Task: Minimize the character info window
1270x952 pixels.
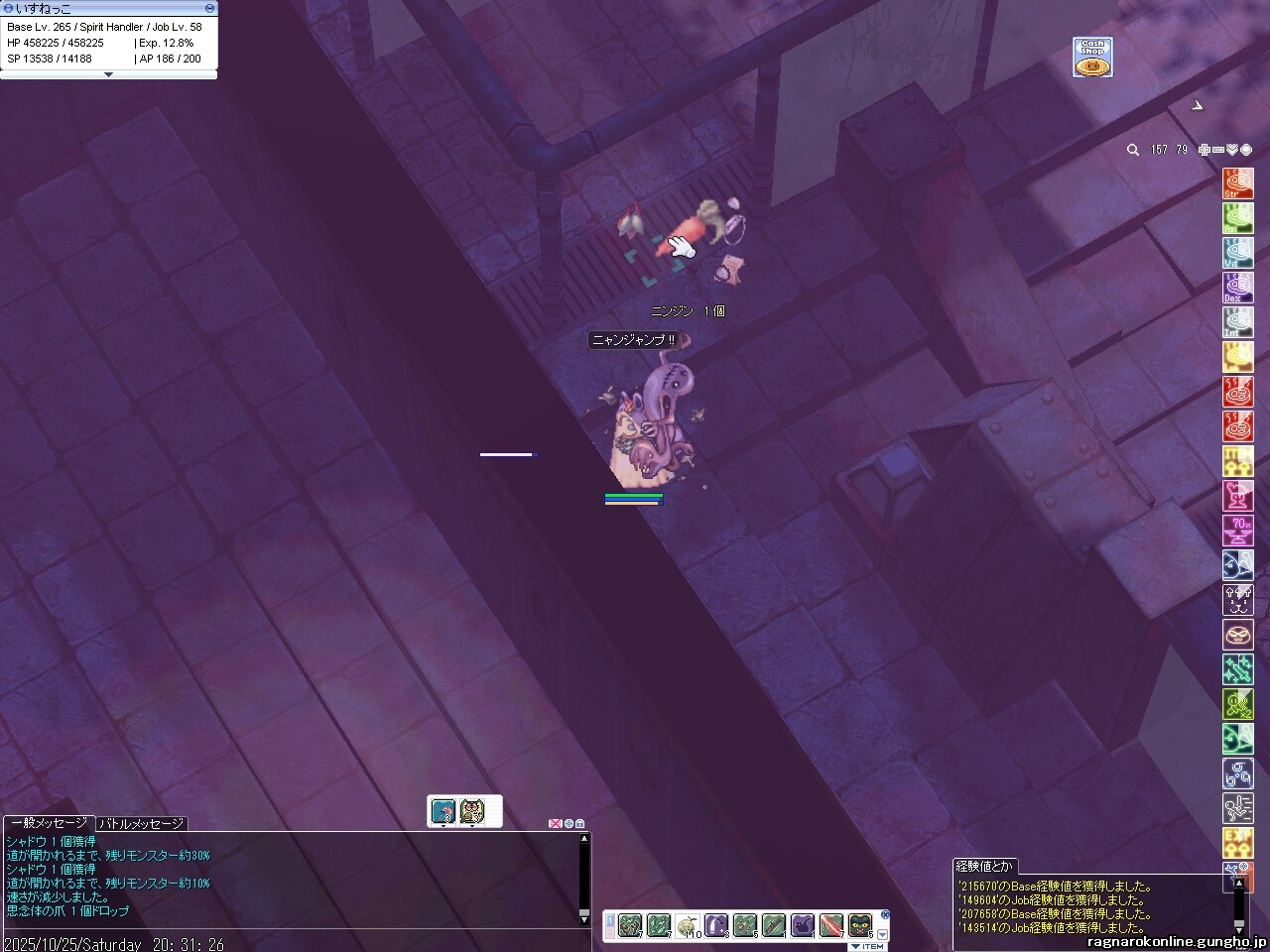Action: pos(209,8)
